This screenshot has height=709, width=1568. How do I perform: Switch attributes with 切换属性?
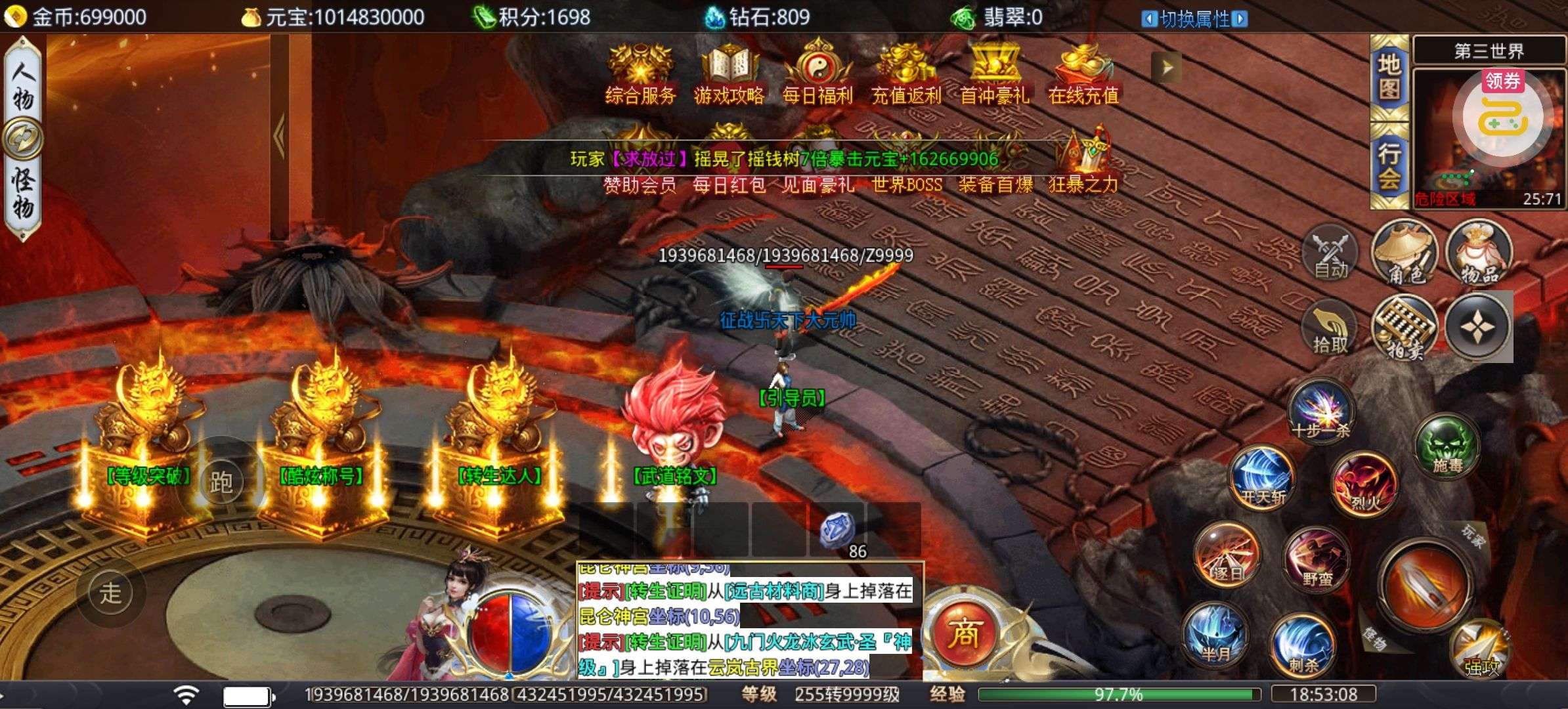(x=1195, y=19)
